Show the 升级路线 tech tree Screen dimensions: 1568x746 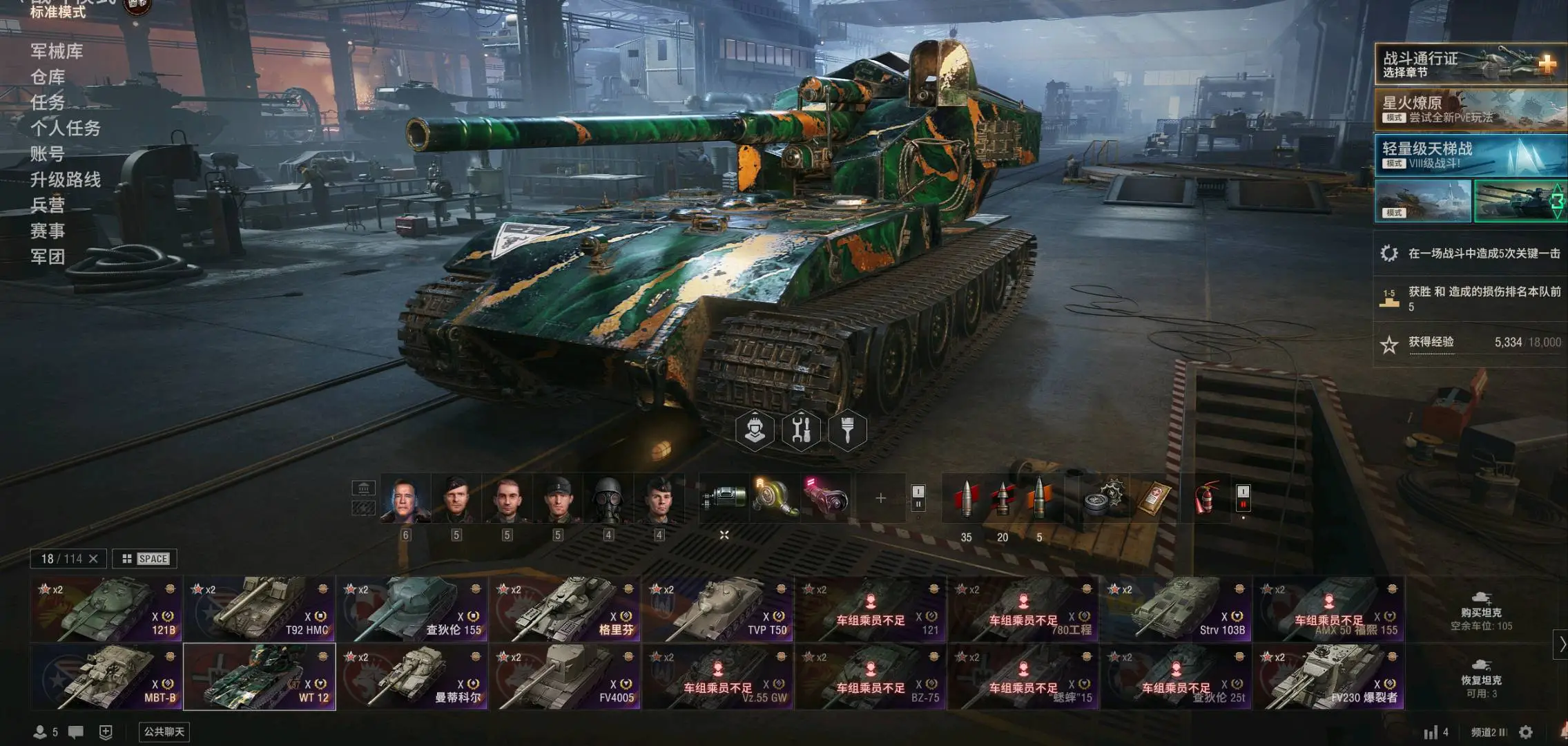(x=66, y=180)
